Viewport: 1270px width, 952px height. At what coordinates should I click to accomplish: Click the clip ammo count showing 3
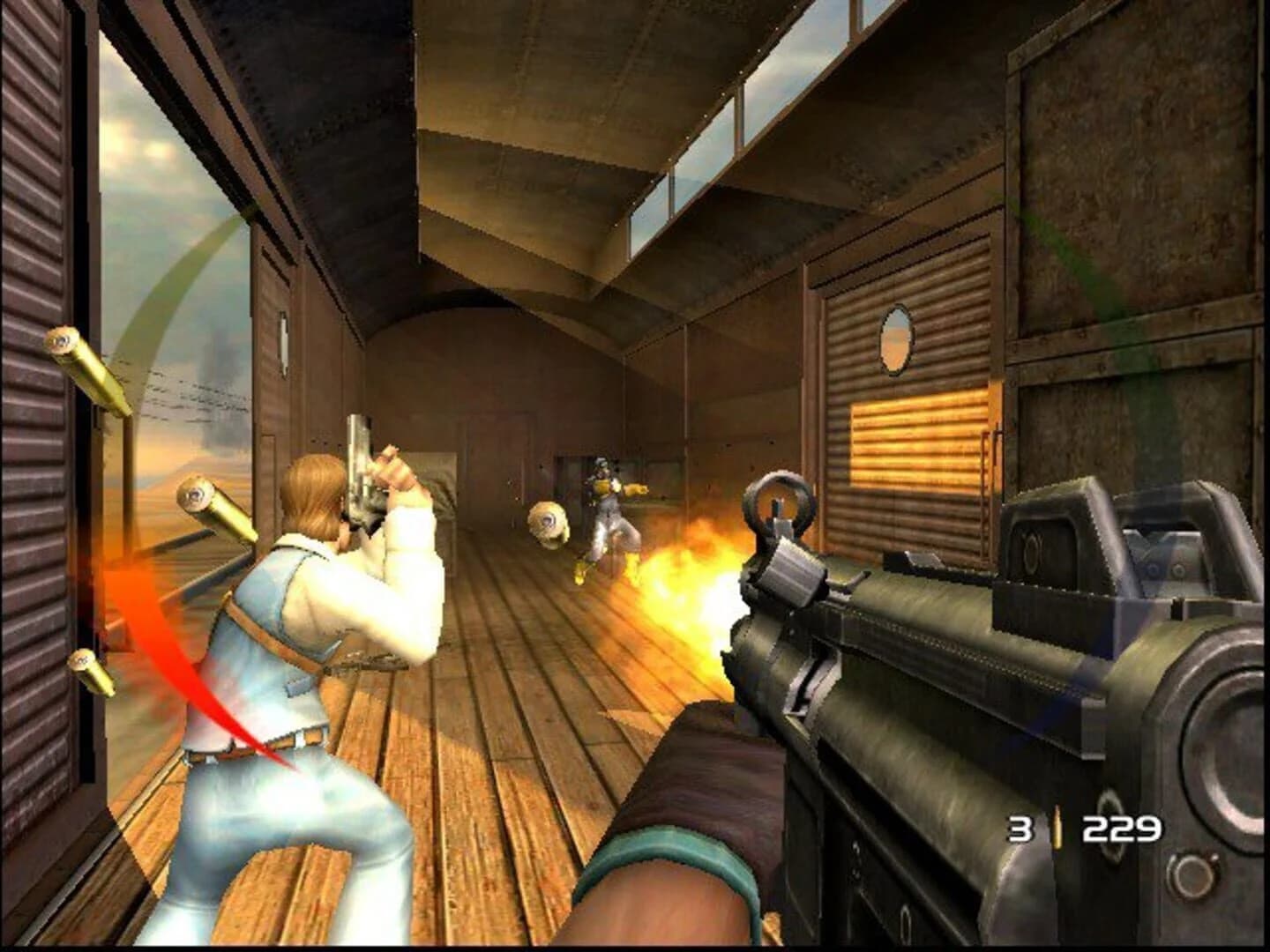click(x=1020, y=828)
